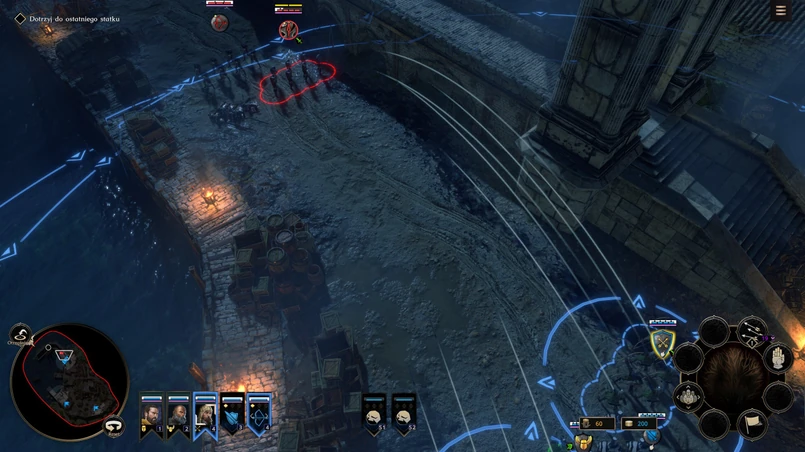Select blonde hero portrait banner
This screenshot has height=452, width=805.
[205, 414]
